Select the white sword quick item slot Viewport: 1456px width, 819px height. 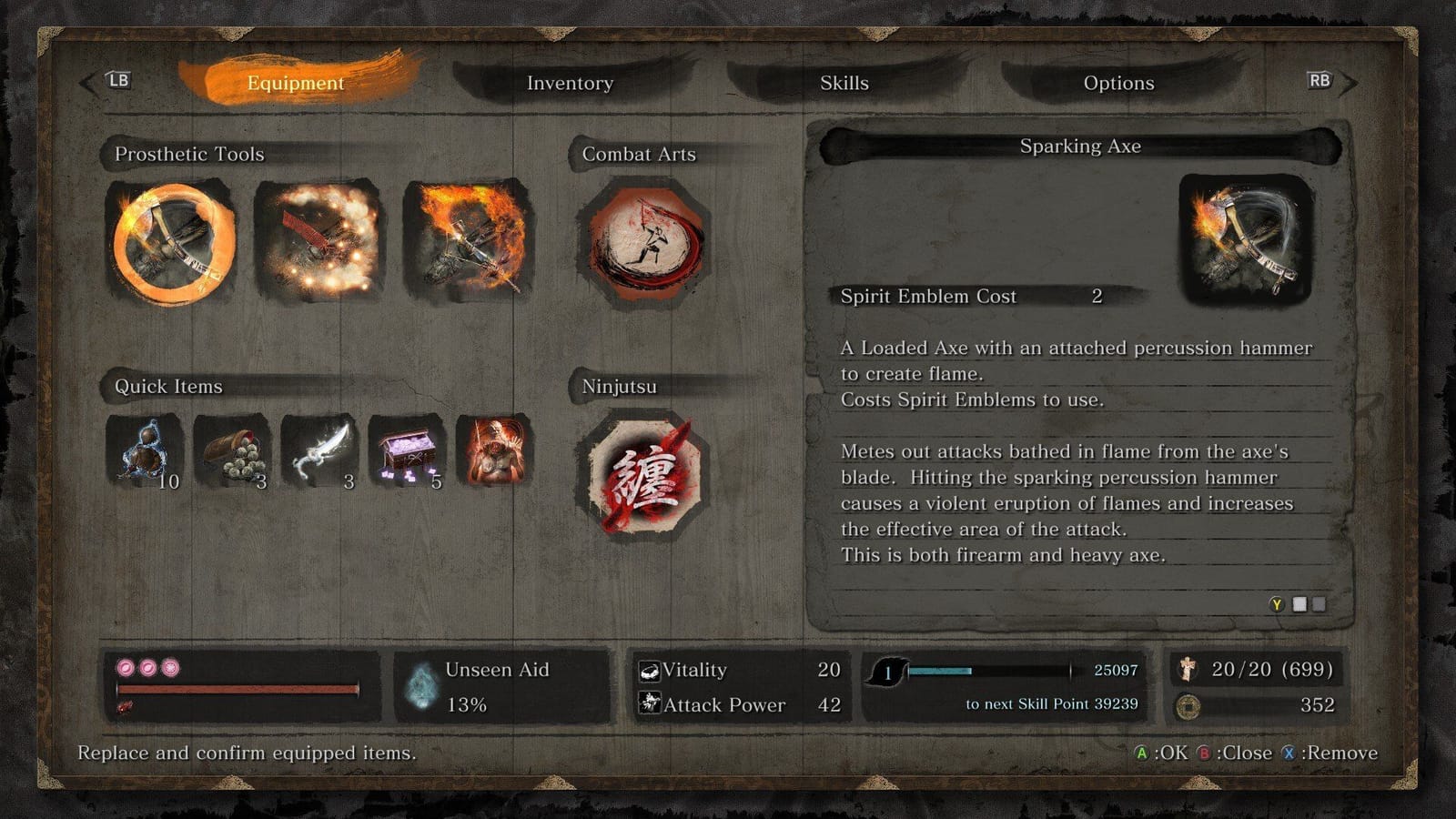pyautogui.click(x=319, y=452)
